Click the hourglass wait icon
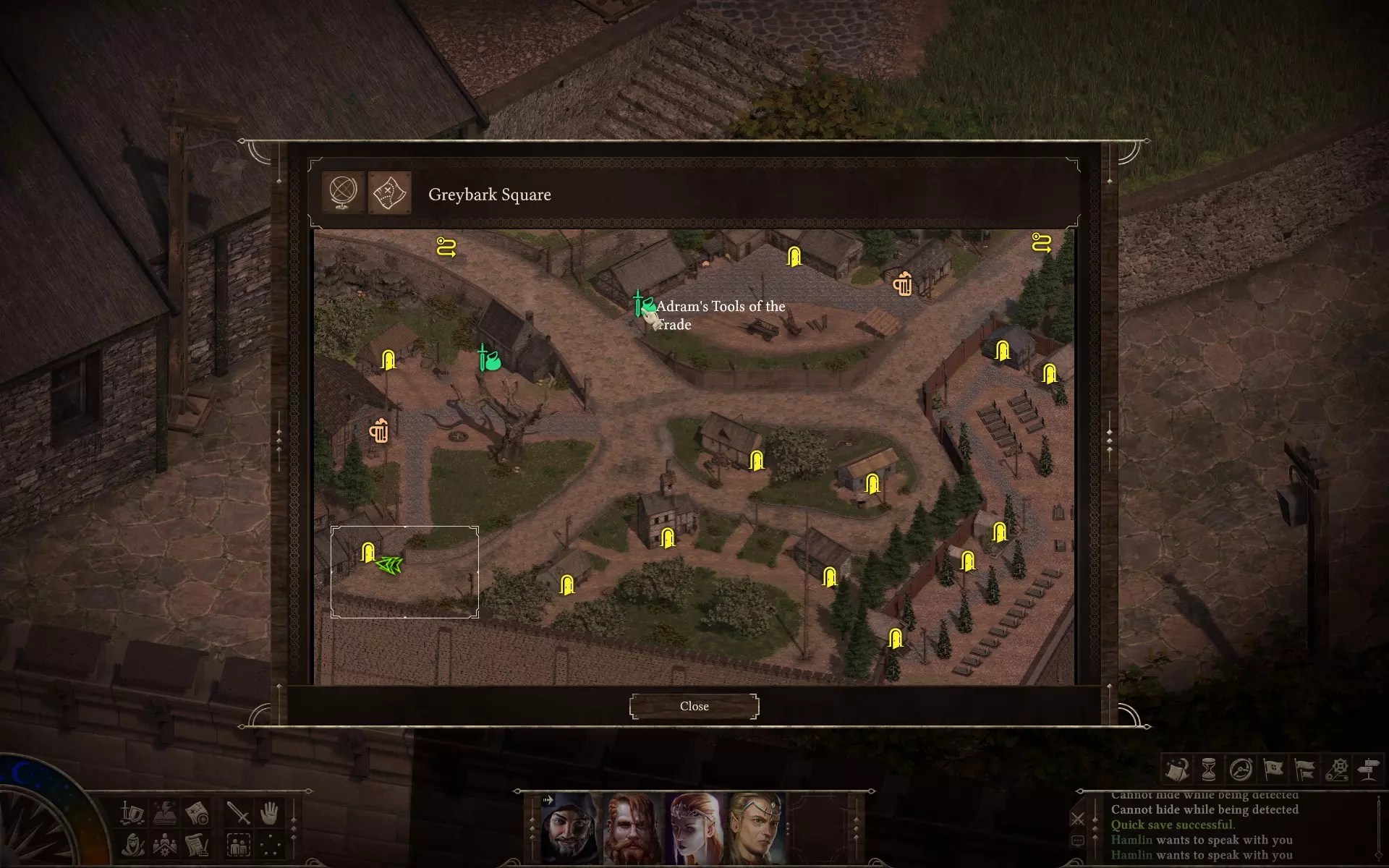The height and width of the screenshot is (868, 1389). 1209,769
